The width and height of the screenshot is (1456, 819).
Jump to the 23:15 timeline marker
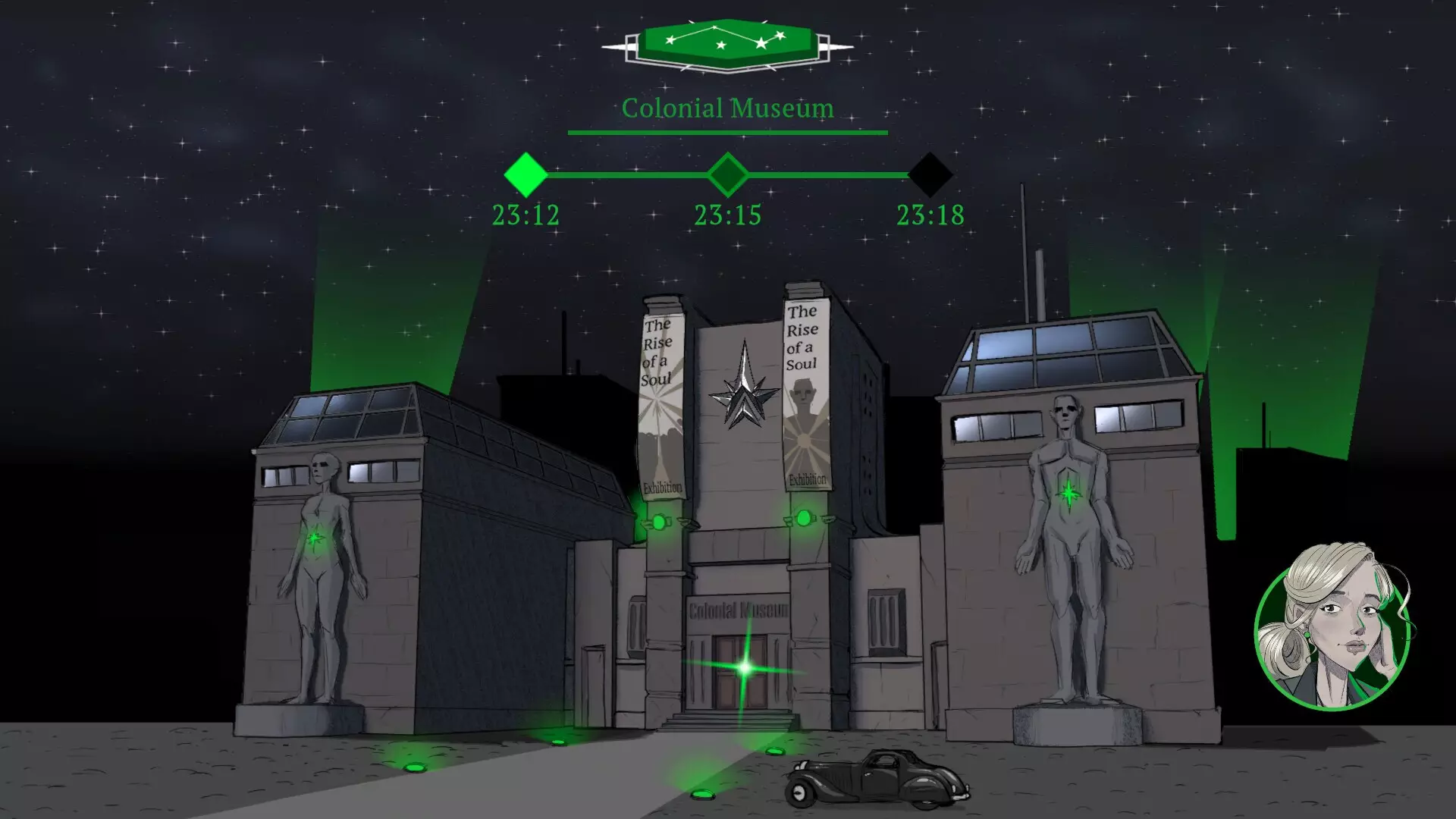point(727,175)
